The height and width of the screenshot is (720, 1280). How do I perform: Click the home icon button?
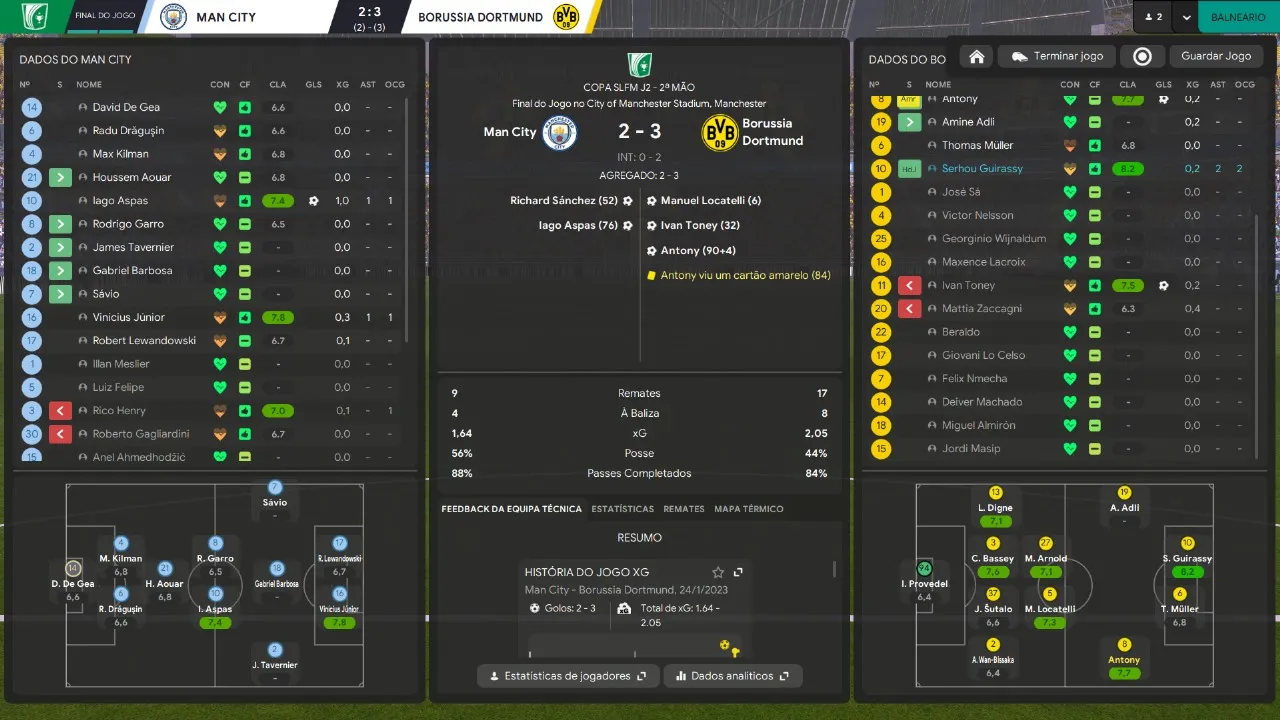pos(977,57)
